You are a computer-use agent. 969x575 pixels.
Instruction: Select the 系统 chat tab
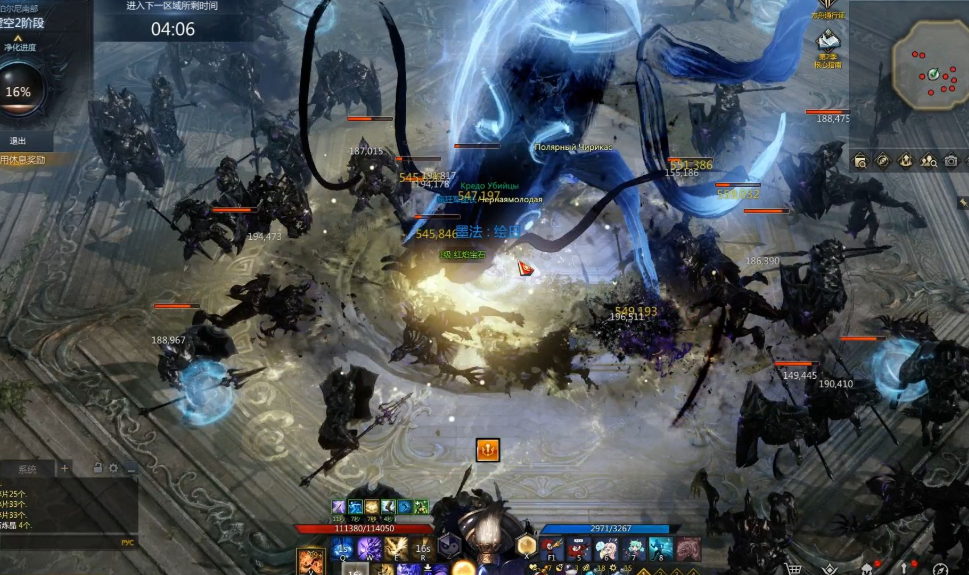coord(27,468)
